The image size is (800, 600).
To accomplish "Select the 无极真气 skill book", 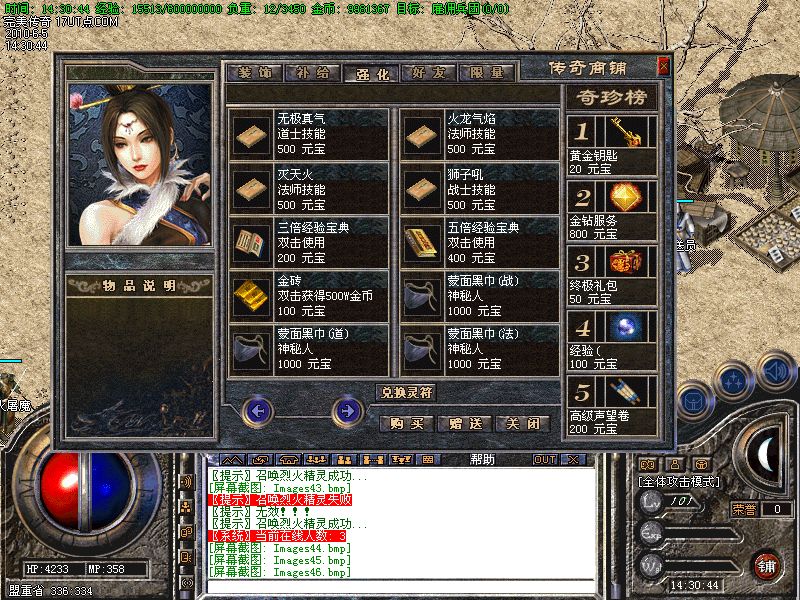I will pyautogui.click(x=309, y=134).
